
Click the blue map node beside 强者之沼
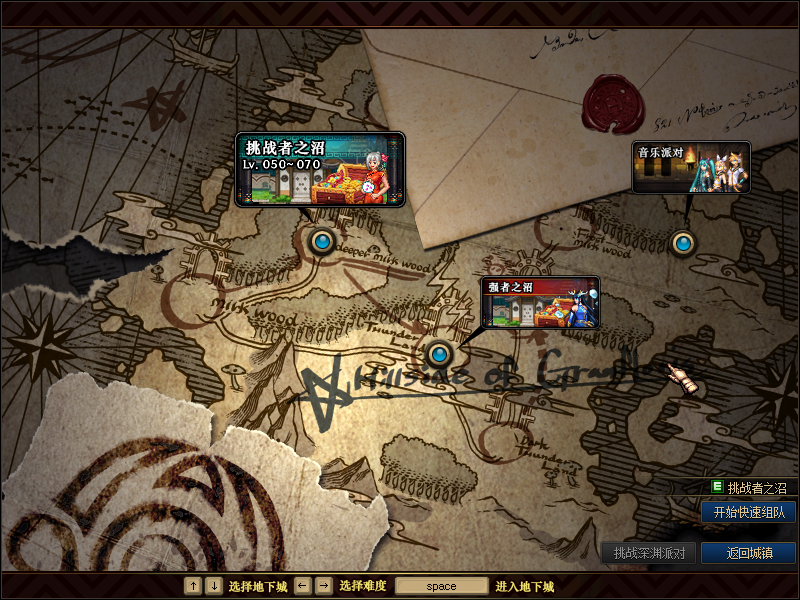pyautogui.click(x=438, y=353)
